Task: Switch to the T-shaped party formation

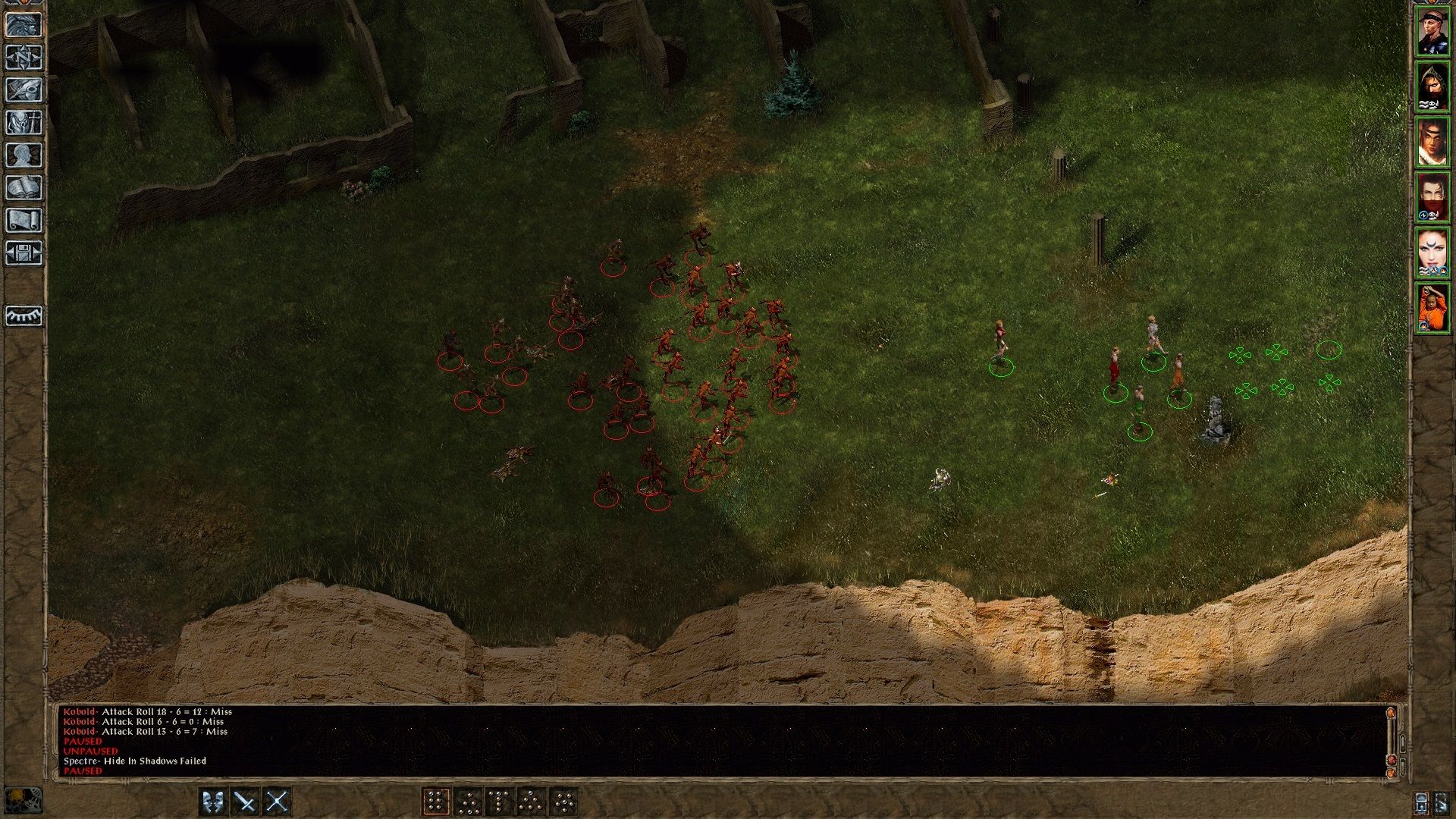Action: 499,802
